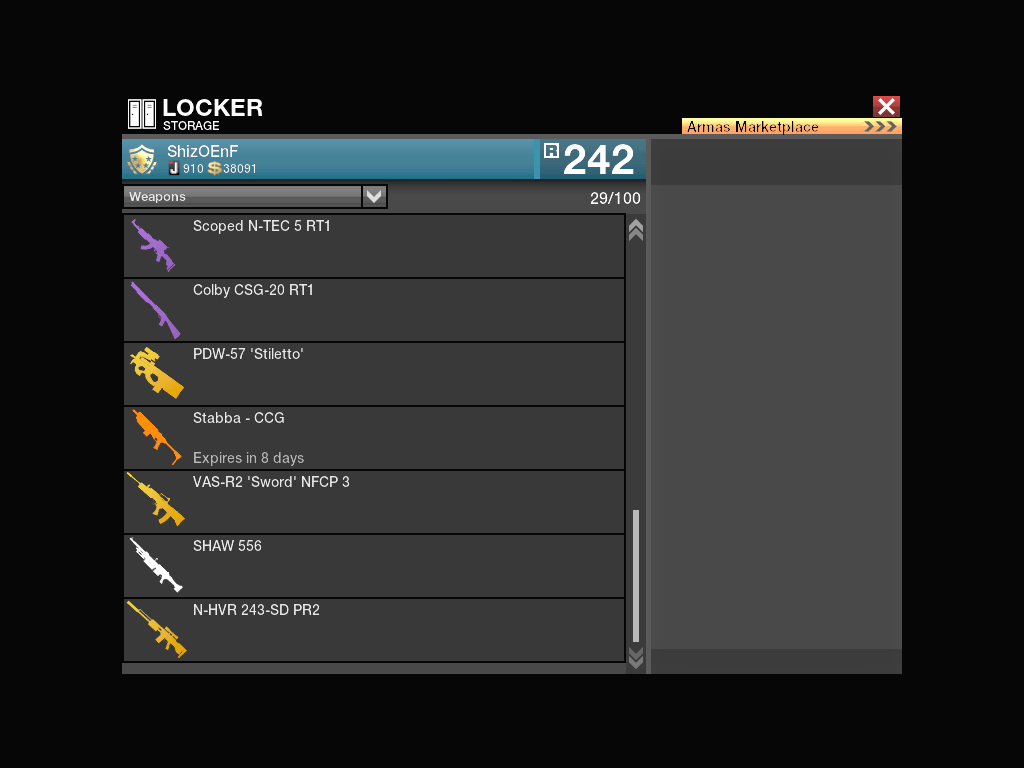The image size is (1024, 768).
Task: Select VAS-R2 'Sword' NFCP 3
Action: tap(374, 502)
